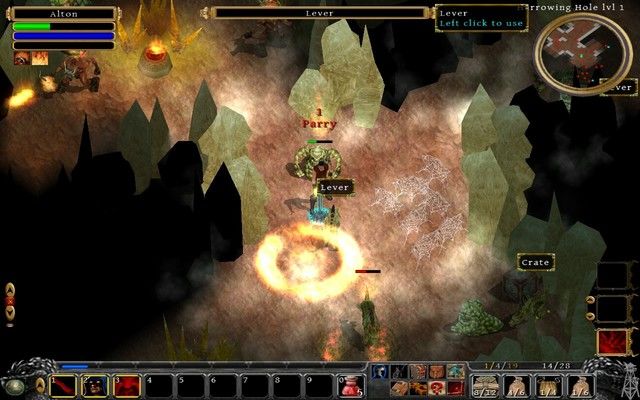Open the blue helmet character menu icon
The image size is (640, 400).
tap(380, 372)
